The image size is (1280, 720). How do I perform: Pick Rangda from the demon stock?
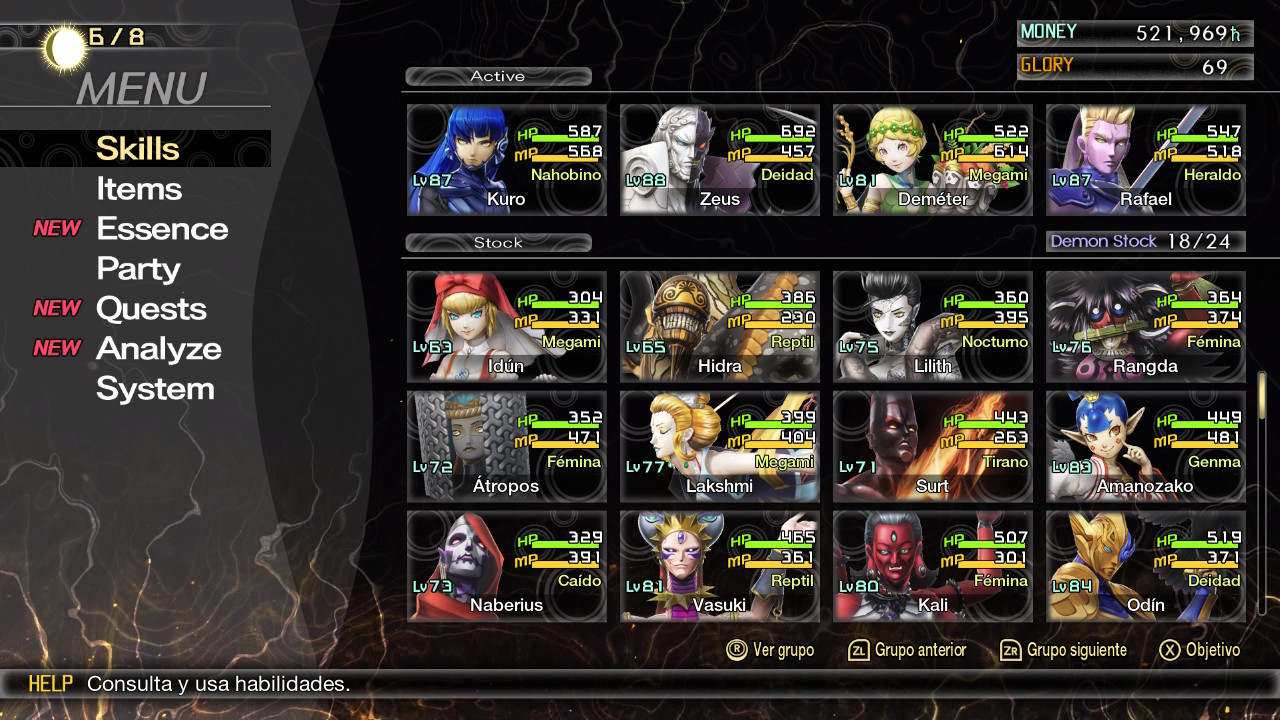coord(1145,327)
